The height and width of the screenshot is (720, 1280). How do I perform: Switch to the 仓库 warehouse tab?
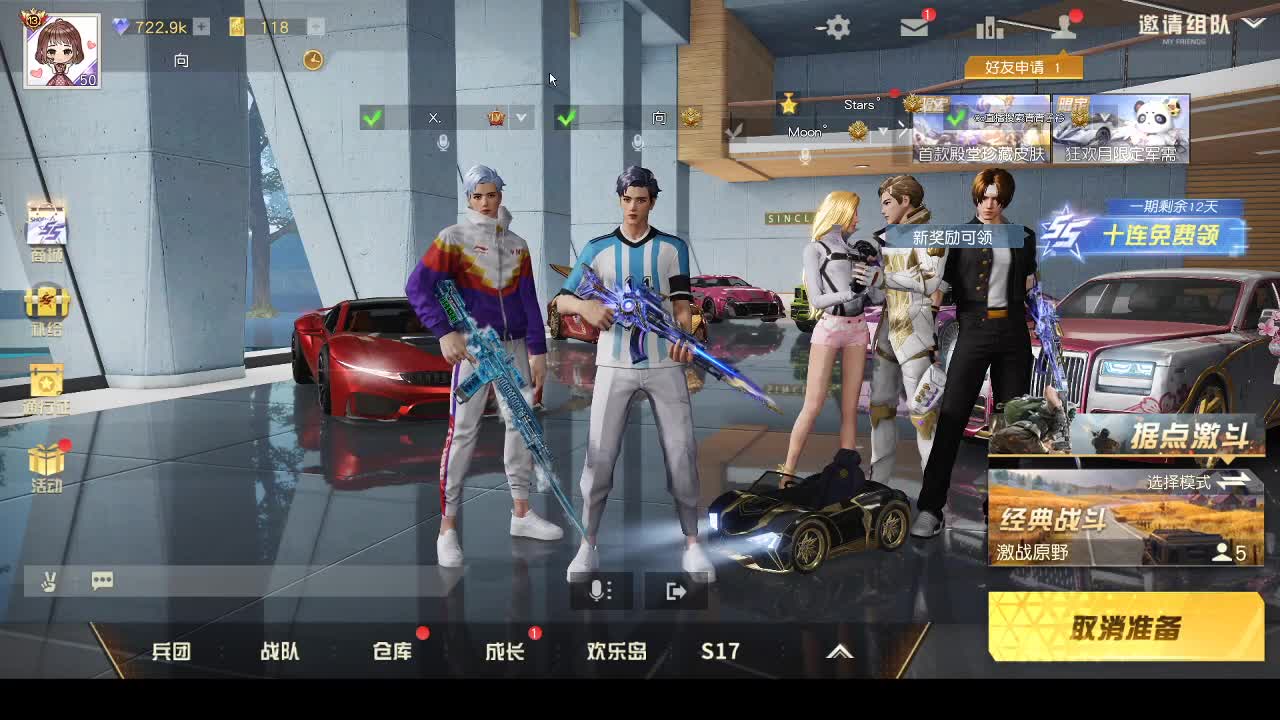click(x=392, y=651)
